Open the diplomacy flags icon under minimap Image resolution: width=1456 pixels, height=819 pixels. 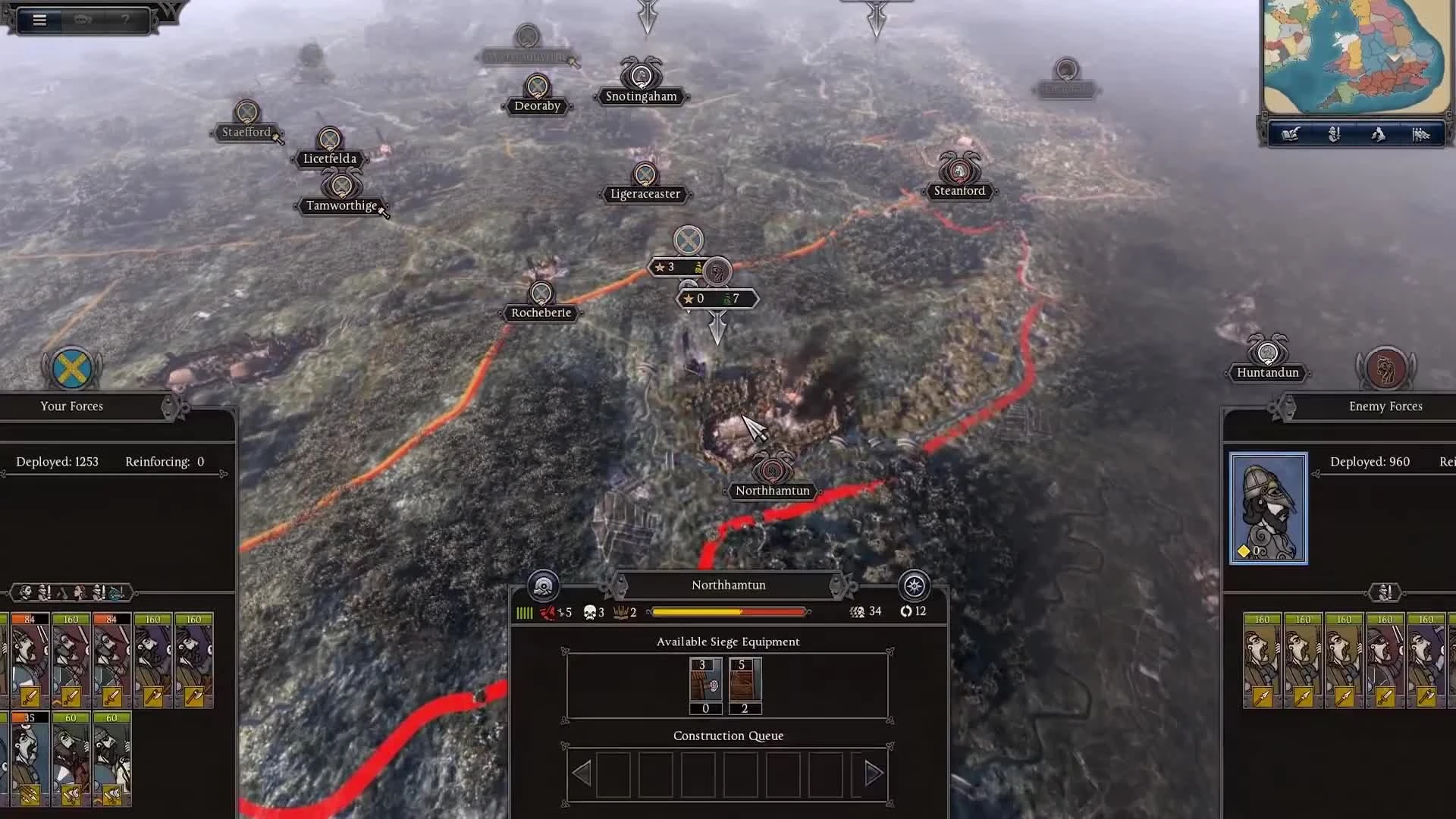tap(1423, 134)
